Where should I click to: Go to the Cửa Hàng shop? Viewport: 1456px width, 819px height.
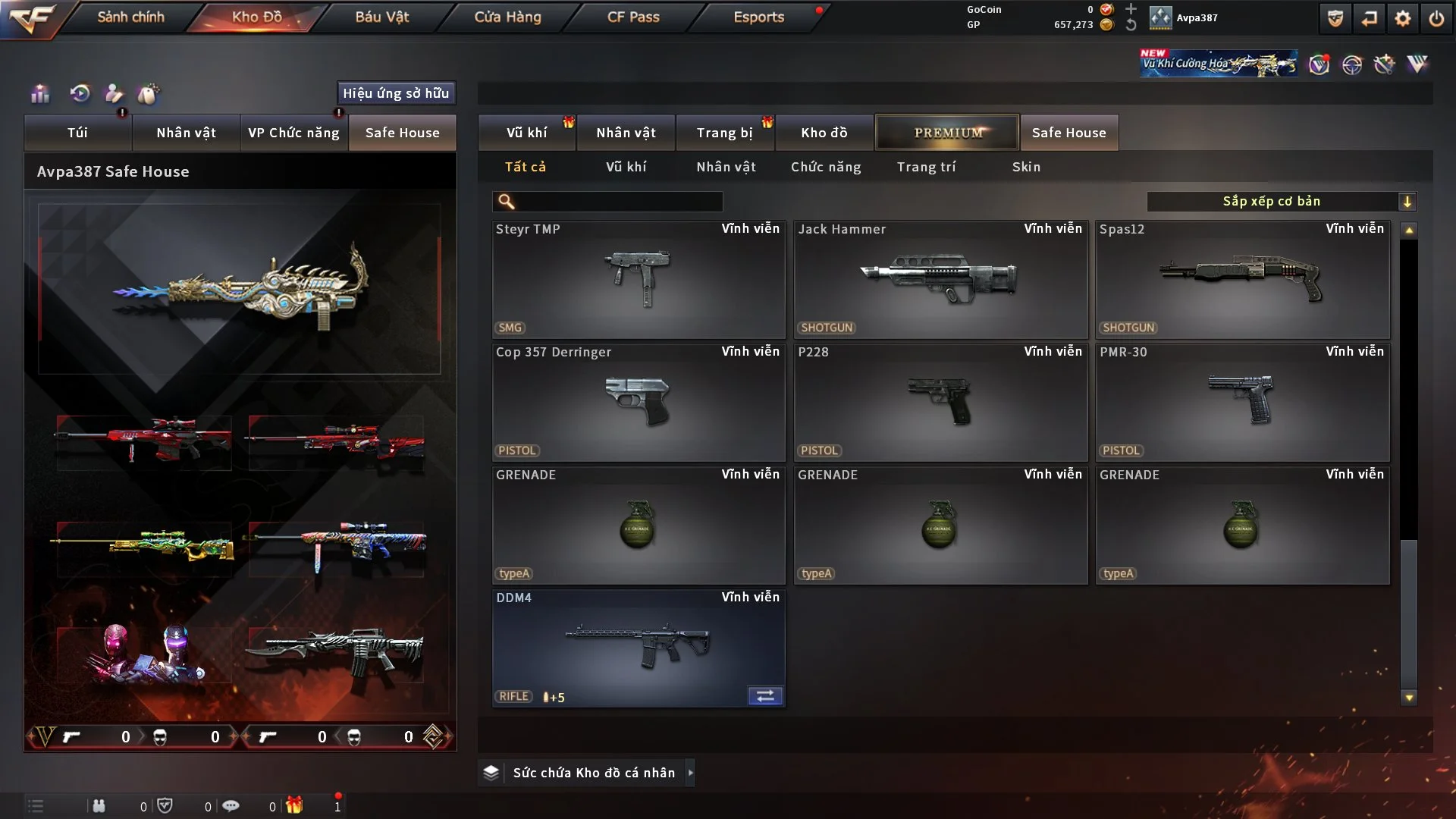pyautogui.click(x=507, y=17)
